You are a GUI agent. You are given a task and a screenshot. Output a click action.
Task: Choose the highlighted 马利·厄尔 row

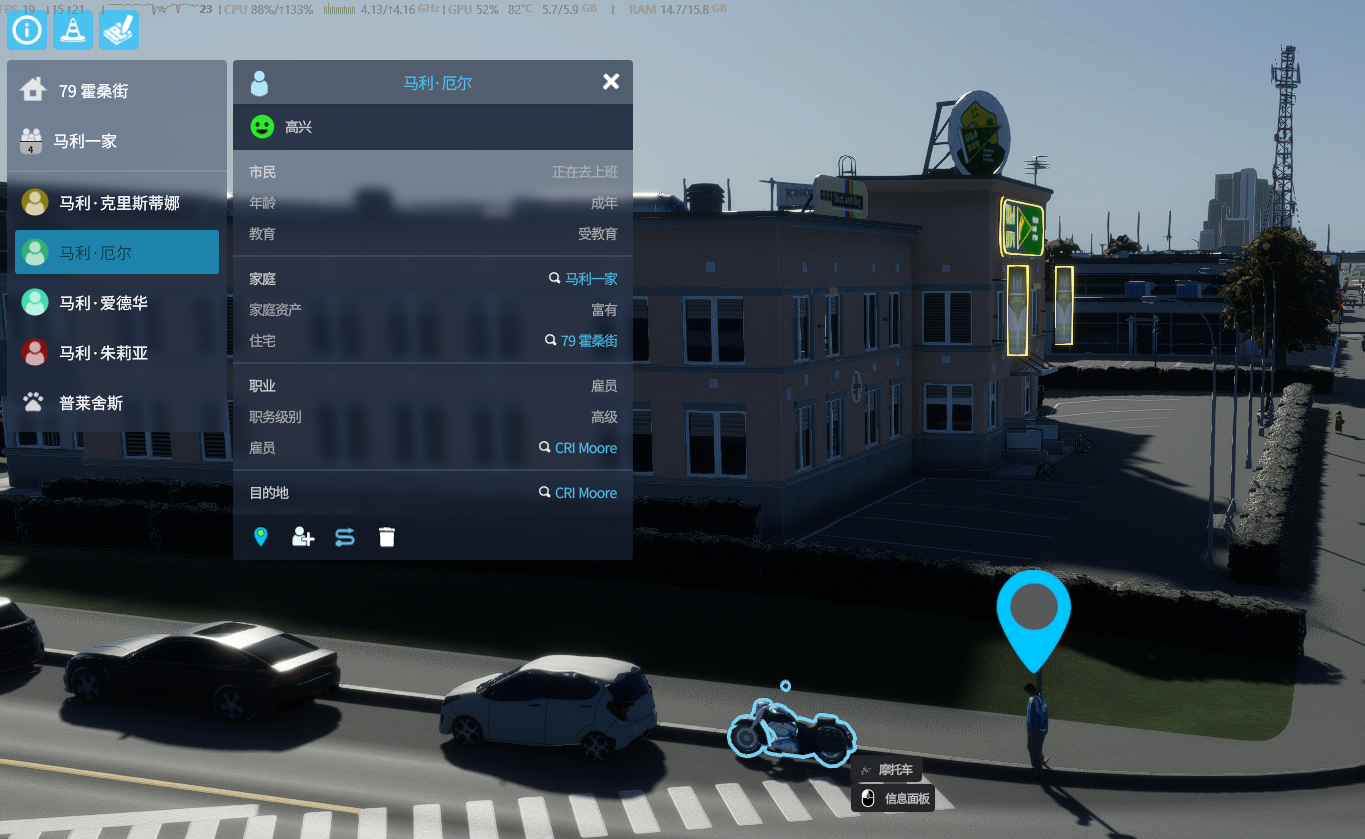click(116, 253)
